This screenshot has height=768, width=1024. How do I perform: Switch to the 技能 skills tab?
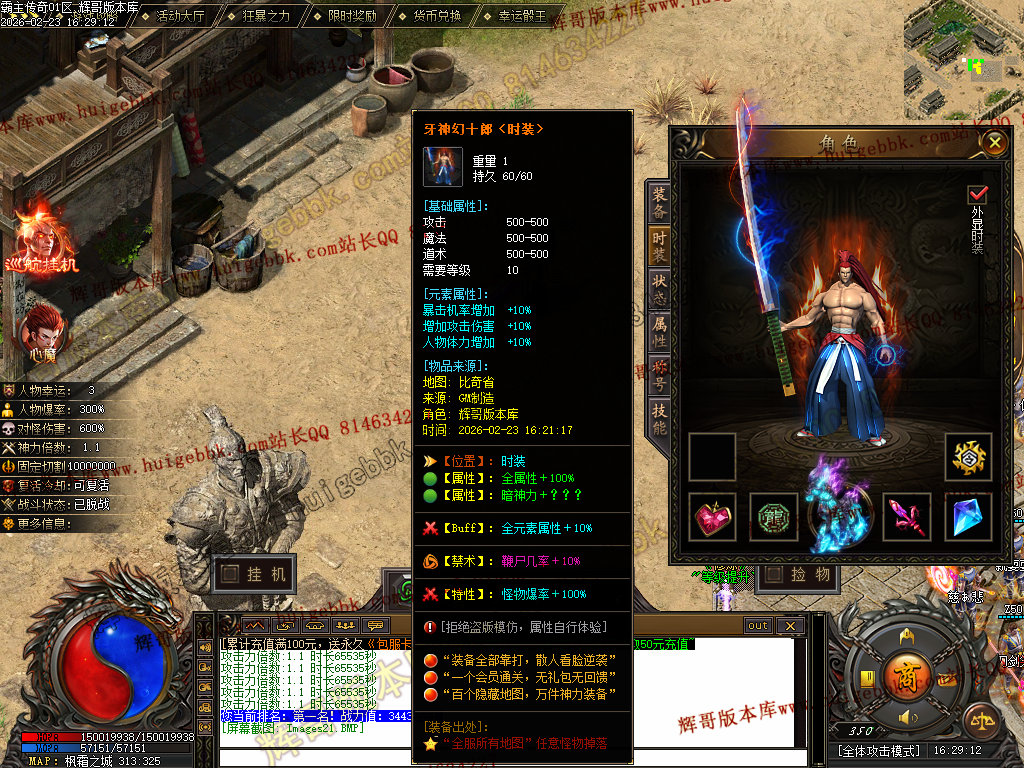click(659, 418)
